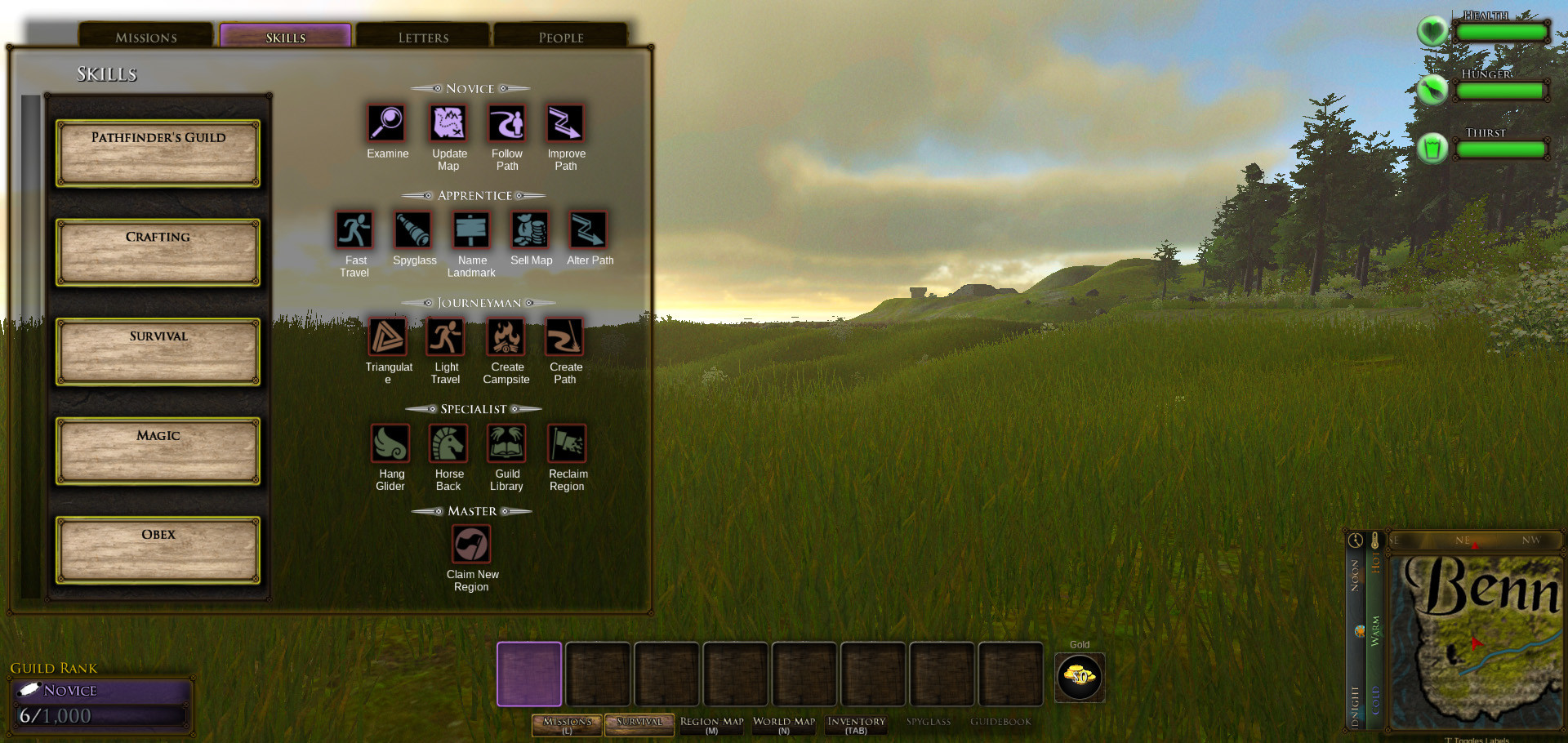Open the Obex skill category
Image resolution: width=1568 pixels, height=743 pixels.
[x=158, y=550]
